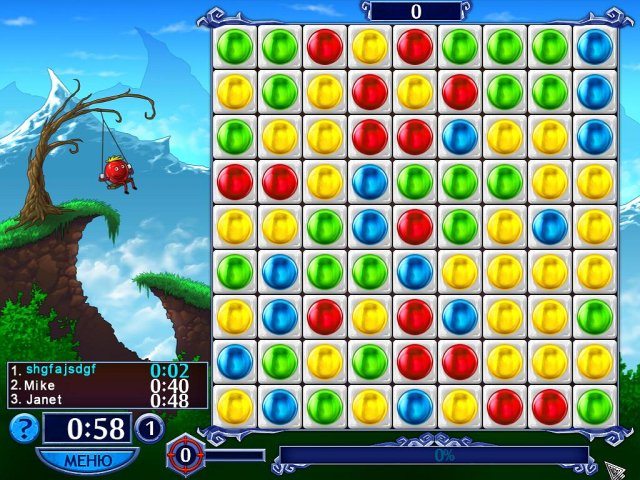The width and height of the screenshot is (640, 480).
Task: Click the blue question mark help button
Action: (x=24, y=428)
